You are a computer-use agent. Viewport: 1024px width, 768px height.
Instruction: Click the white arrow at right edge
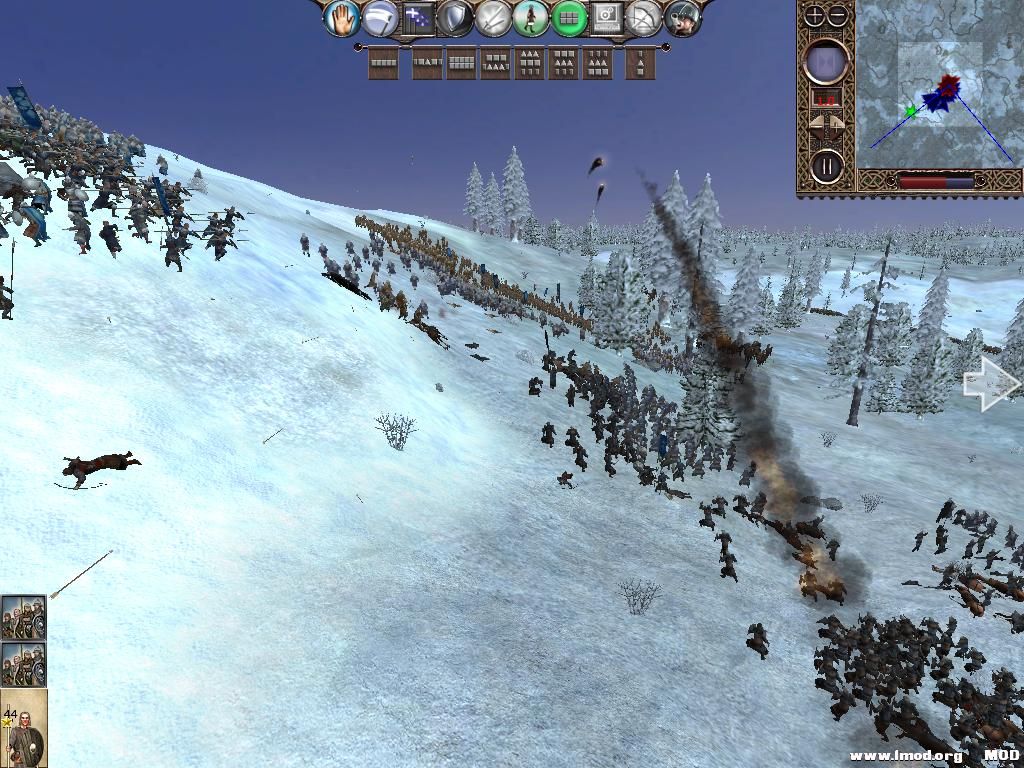[990, 385]
